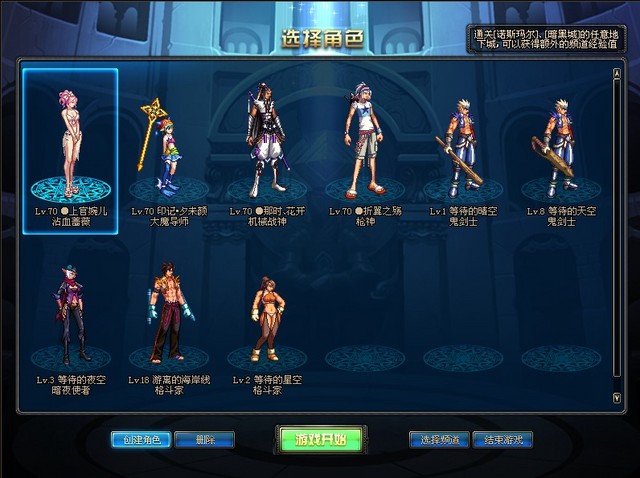Open 创建角色 to create a character

(x=141, y=440)
